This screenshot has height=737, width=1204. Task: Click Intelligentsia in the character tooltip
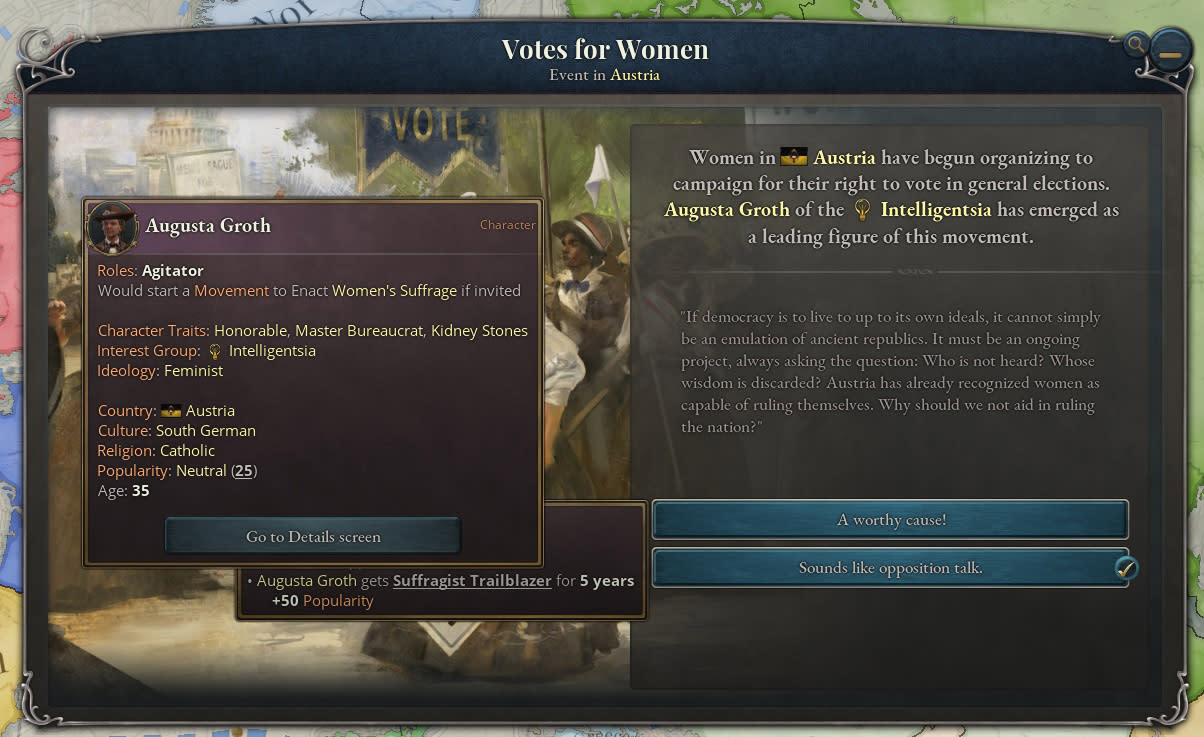click(272, 351)
